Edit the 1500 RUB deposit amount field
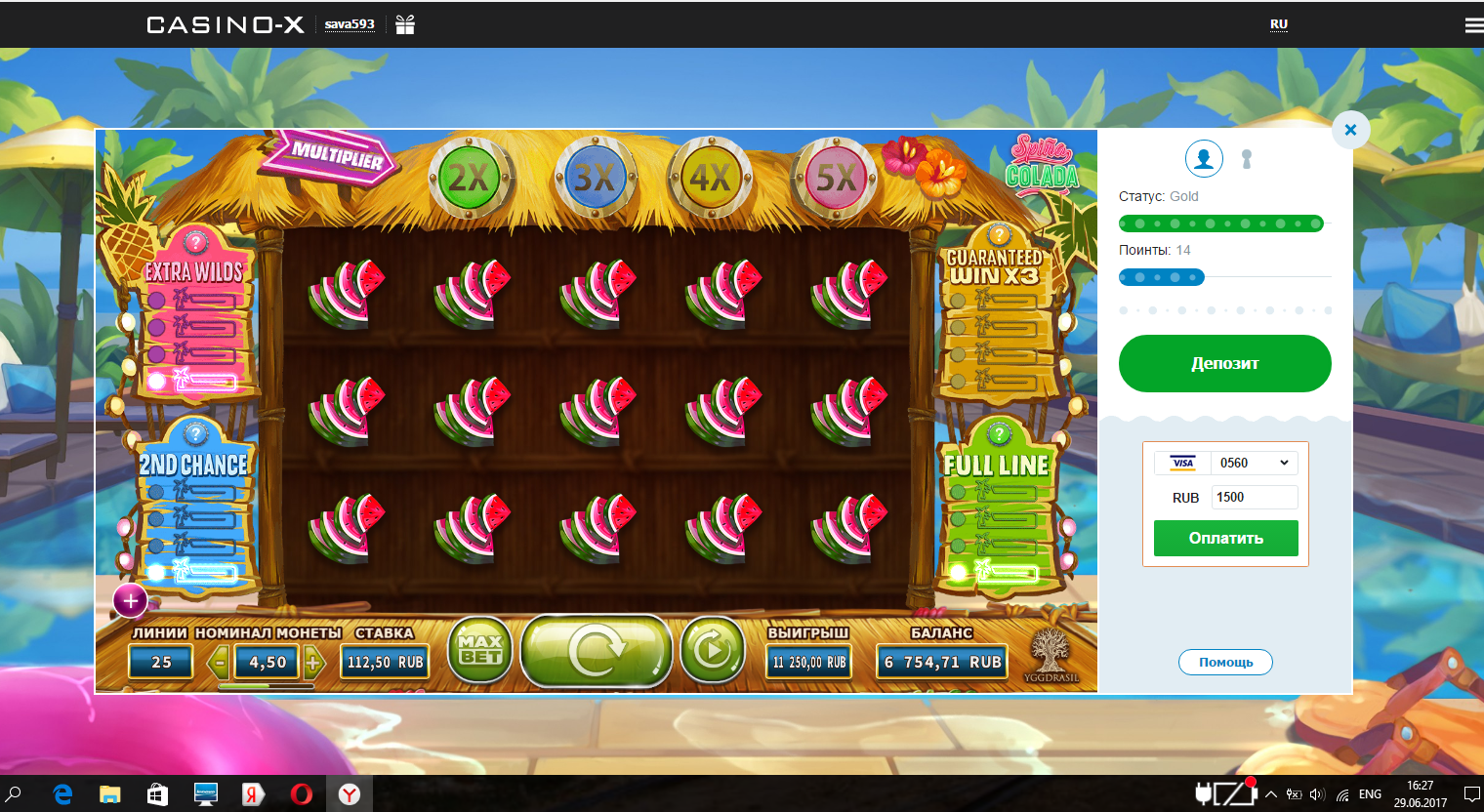The height and width of the screenshot is (812, 1484). pos(1254,497)
